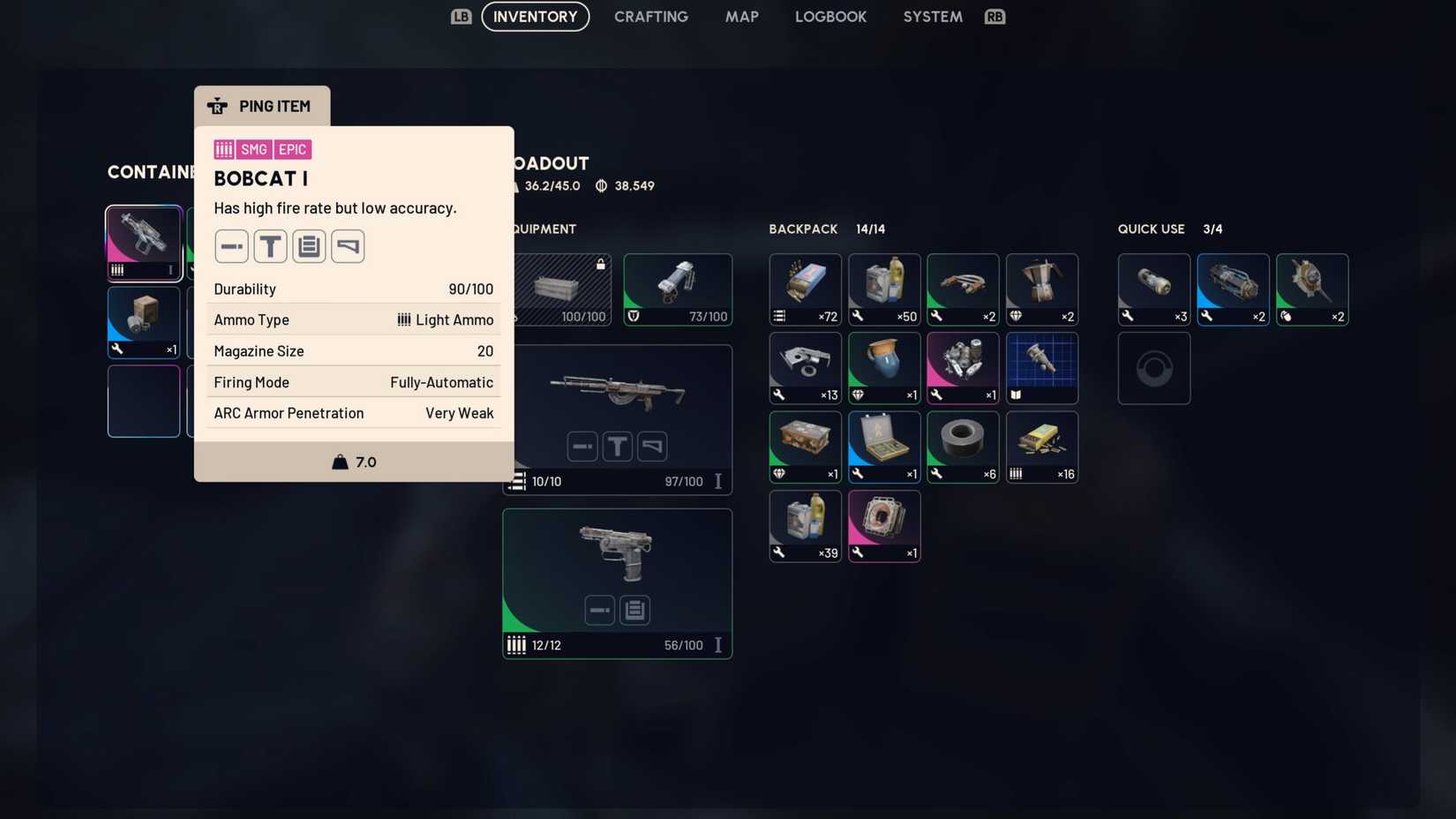Click the Ping Item button
This screenshot has height=819, width=1456.
point(262,106)
